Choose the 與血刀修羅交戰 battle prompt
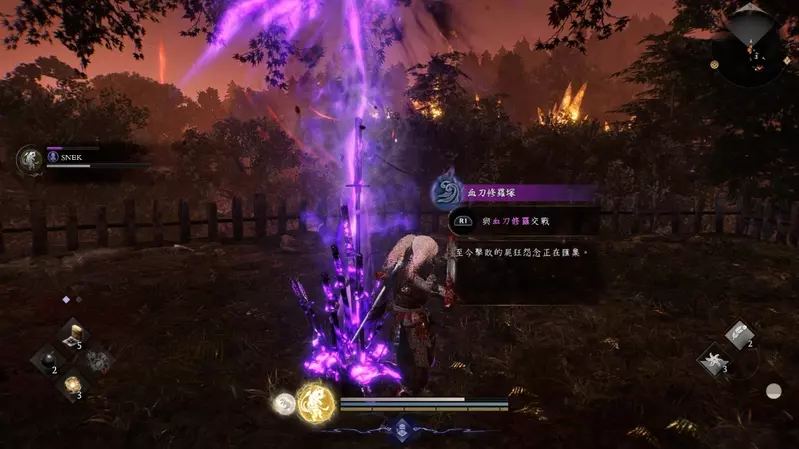 tap(523, 221)
